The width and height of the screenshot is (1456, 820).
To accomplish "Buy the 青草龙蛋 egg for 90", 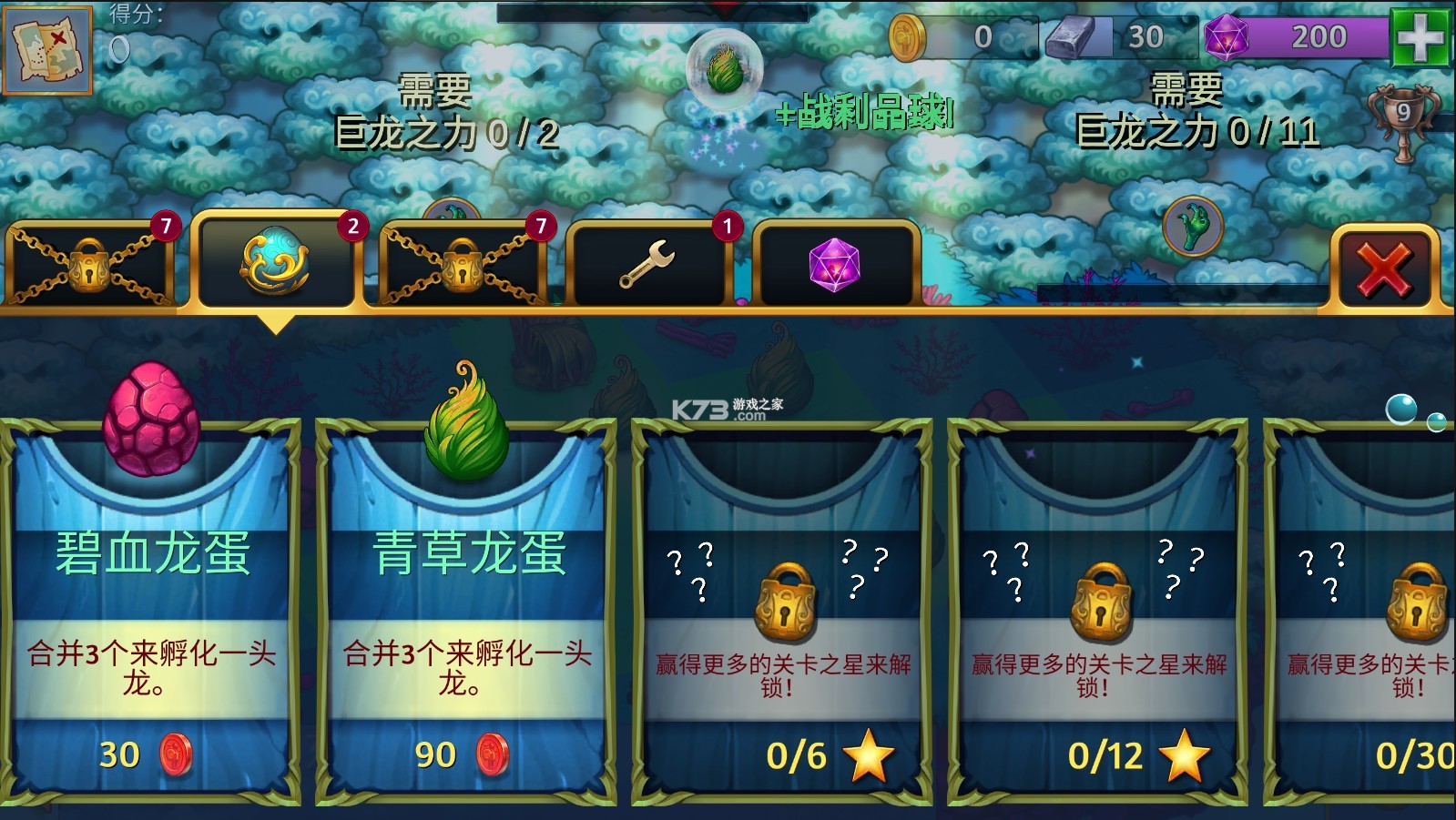I will 463,754.
